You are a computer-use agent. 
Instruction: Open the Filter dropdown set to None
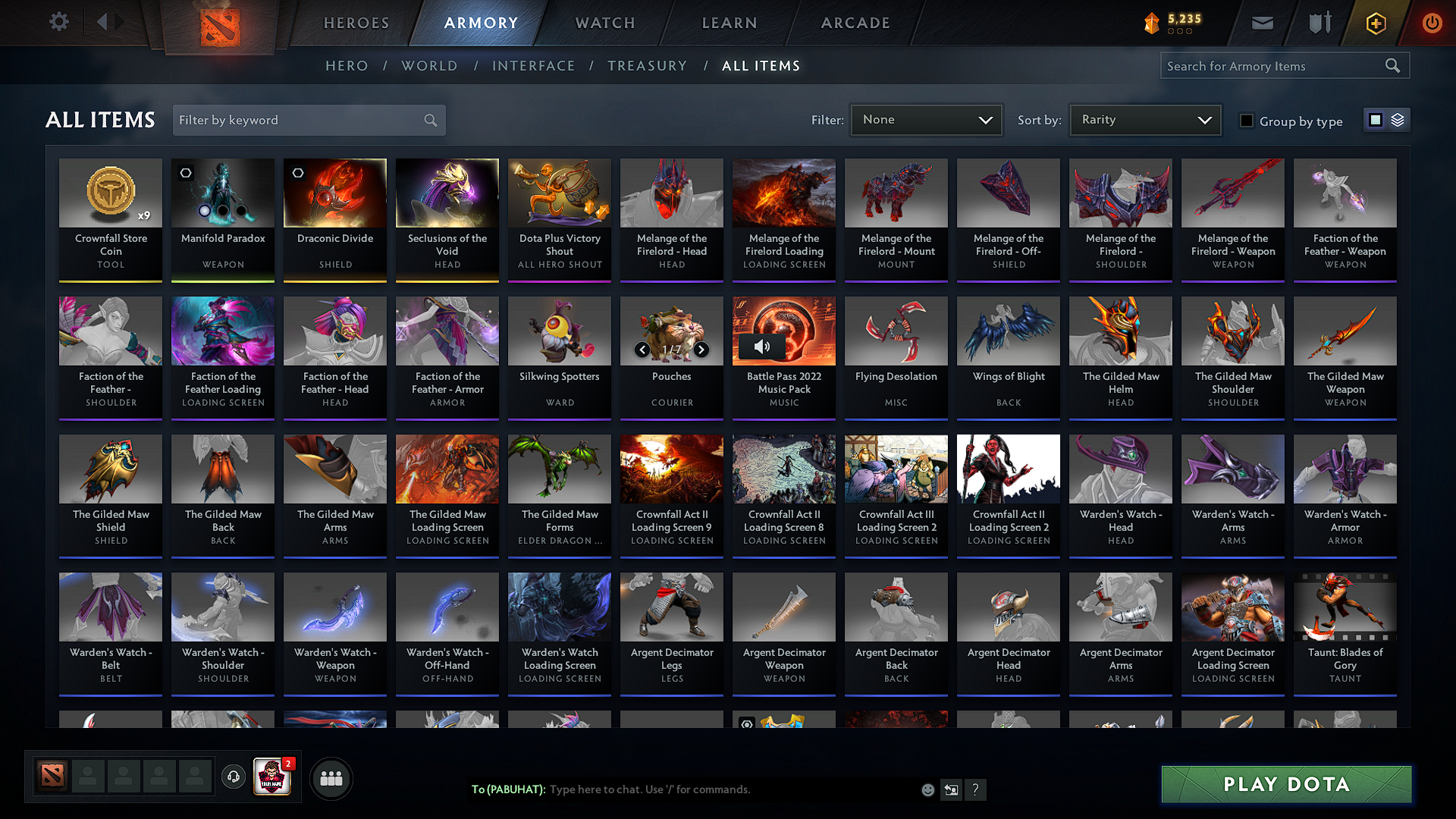point(925,119)
